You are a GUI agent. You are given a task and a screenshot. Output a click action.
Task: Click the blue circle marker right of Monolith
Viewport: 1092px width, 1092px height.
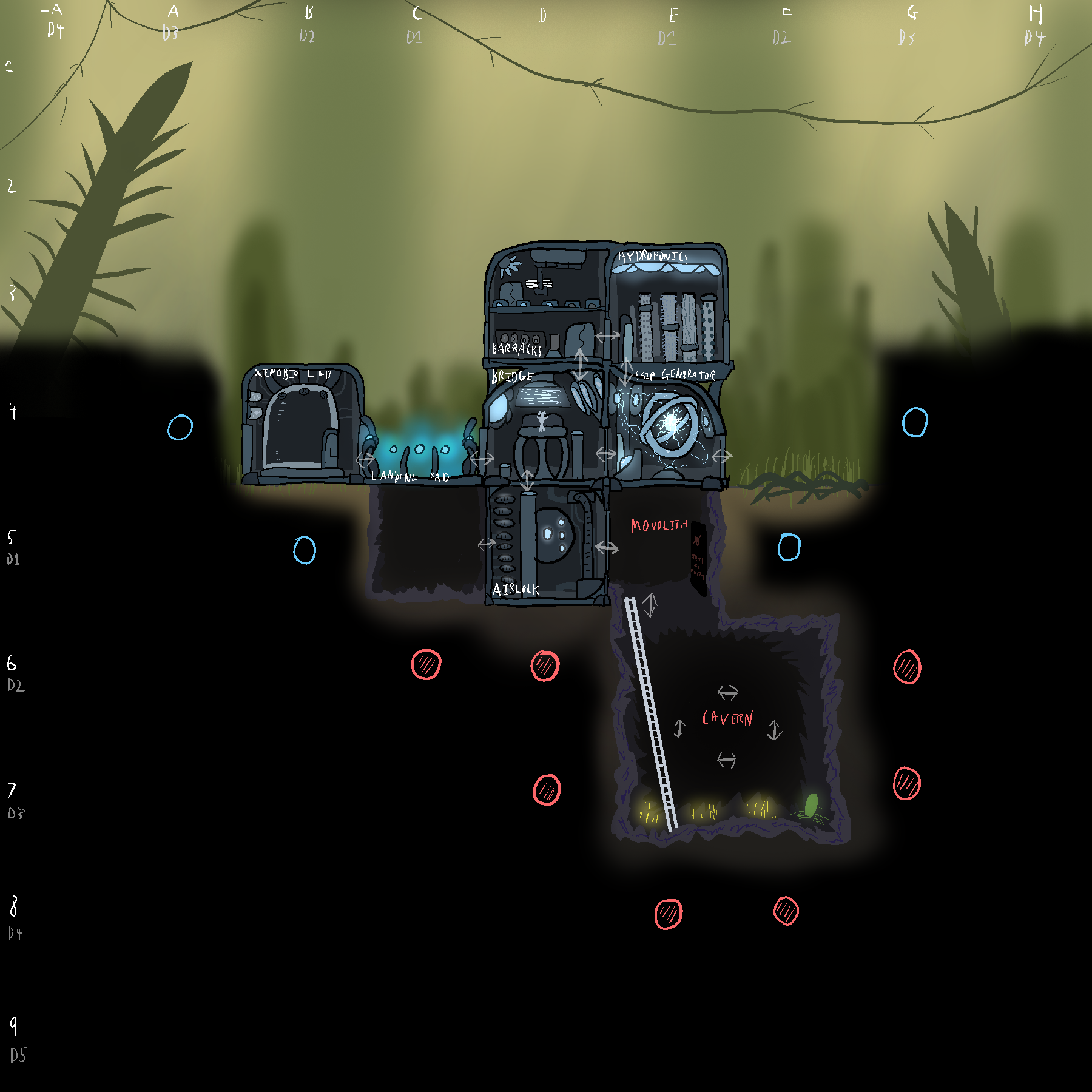pos(789,547)
